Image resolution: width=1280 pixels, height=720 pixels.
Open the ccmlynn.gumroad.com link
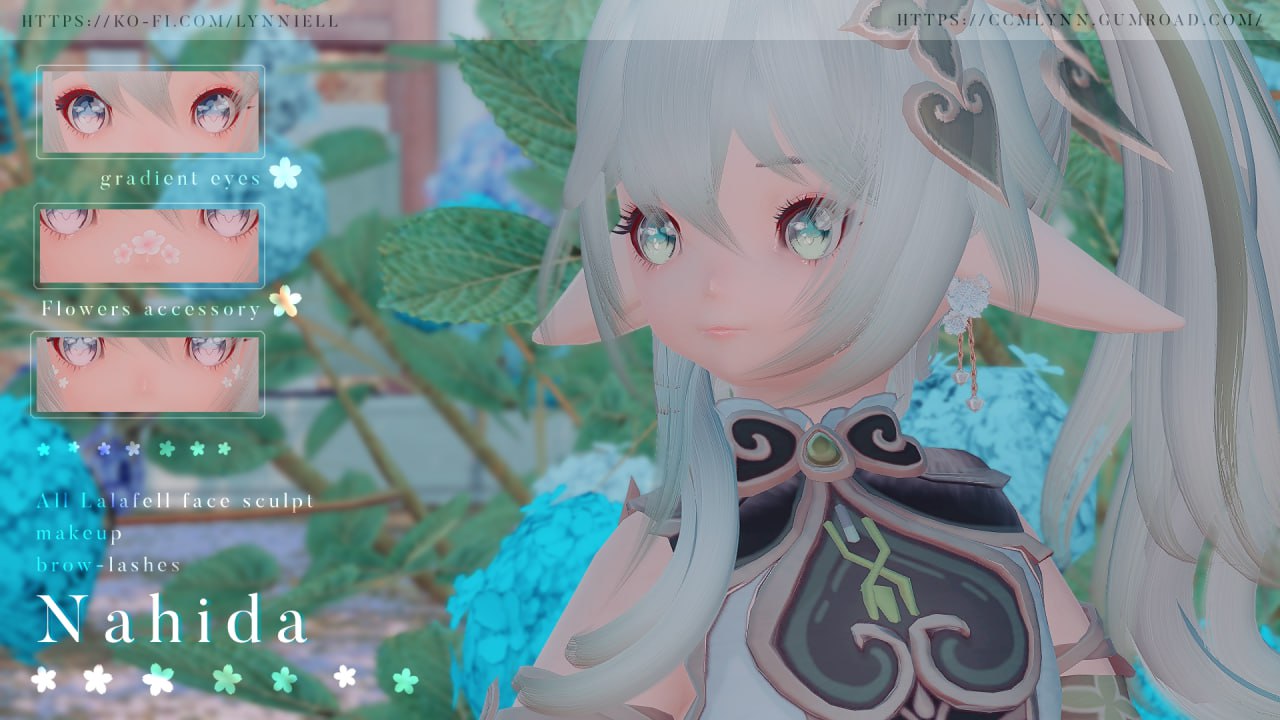click(x=1079, y=20)
